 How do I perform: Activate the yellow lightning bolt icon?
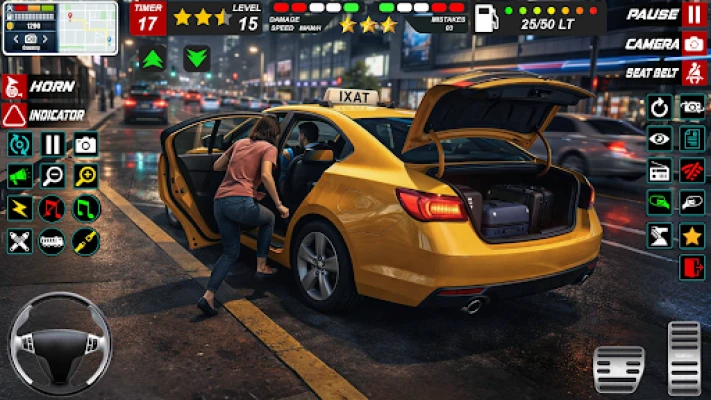click(x=19, y=208)
